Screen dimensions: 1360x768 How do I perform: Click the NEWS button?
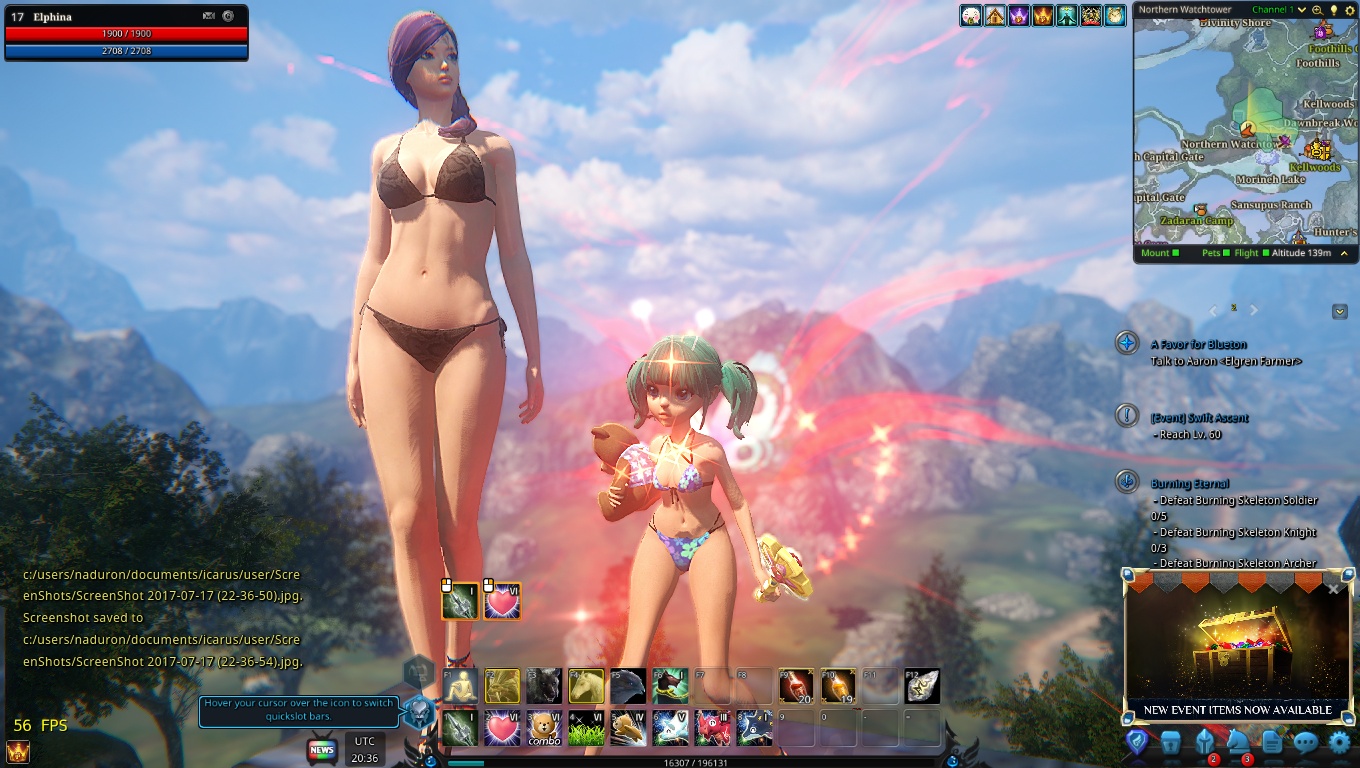pyautogui.click(x=321, y=750)
